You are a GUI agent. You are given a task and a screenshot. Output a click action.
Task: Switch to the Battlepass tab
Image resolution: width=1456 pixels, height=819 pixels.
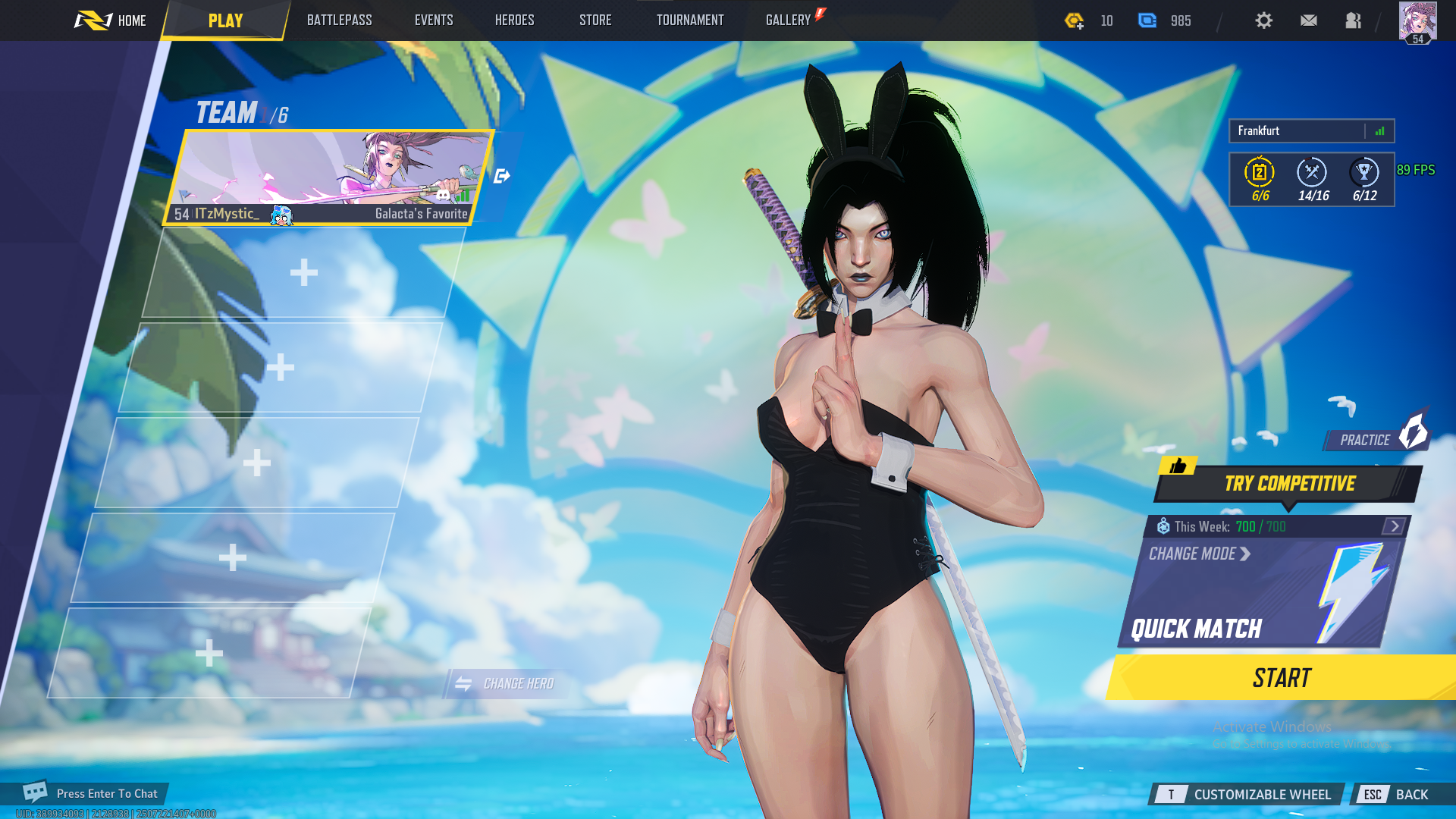point(339,20)
